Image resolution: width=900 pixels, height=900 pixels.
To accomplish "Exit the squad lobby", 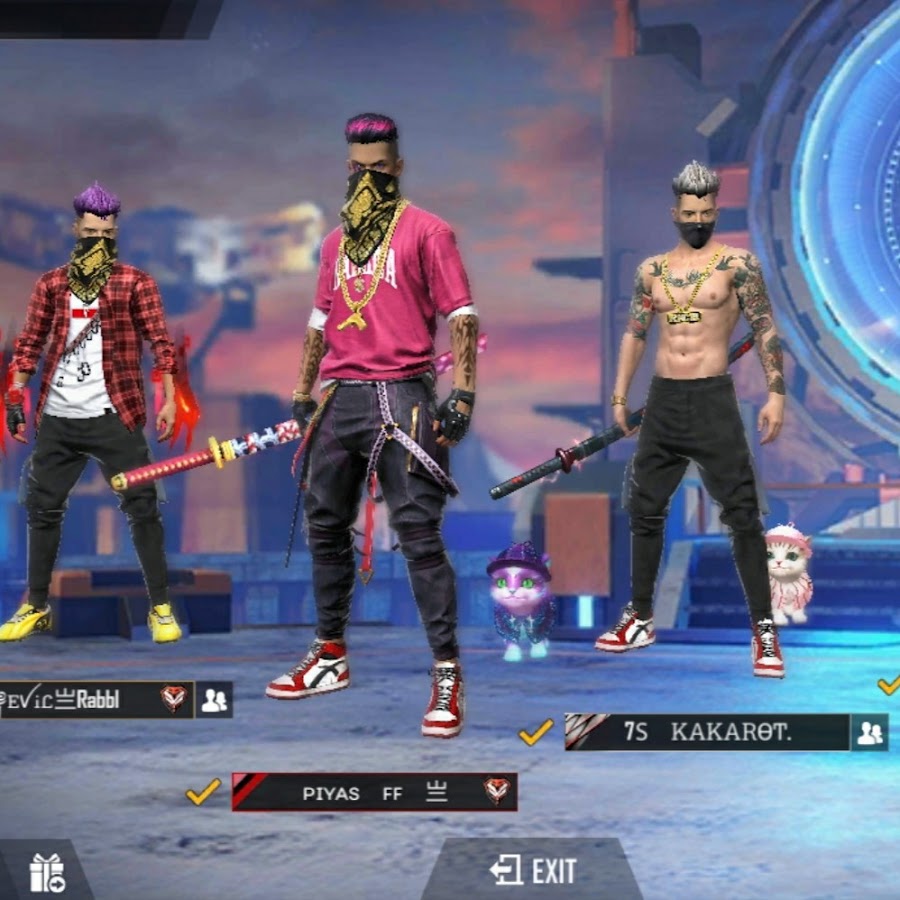I will pos(533,871).
